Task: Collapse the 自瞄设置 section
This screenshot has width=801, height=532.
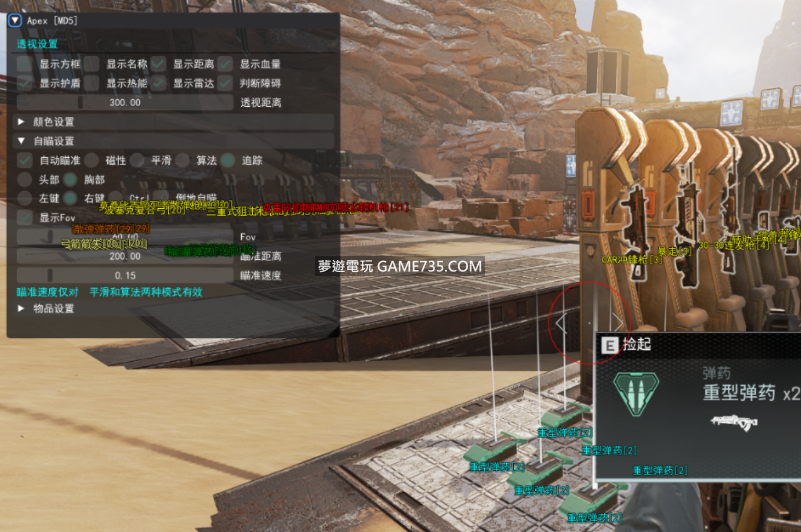Action: [22, 141]
